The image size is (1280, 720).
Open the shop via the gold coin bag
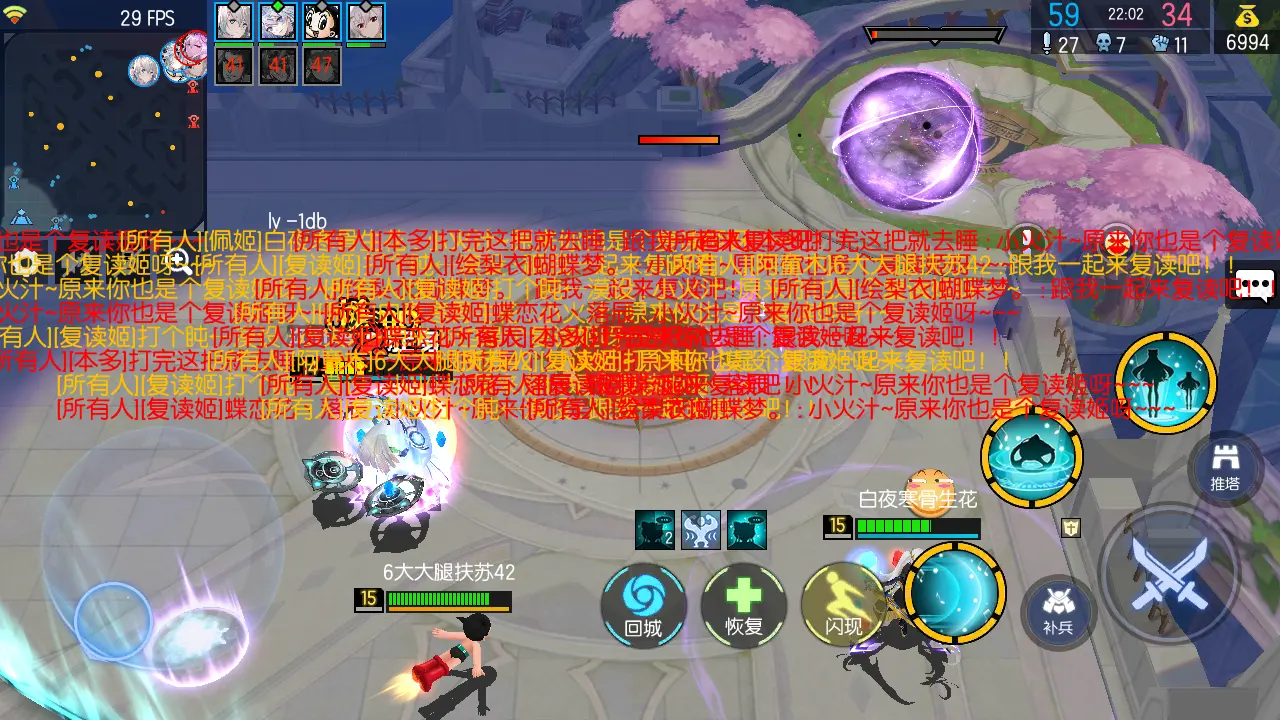pos(1247,28)
